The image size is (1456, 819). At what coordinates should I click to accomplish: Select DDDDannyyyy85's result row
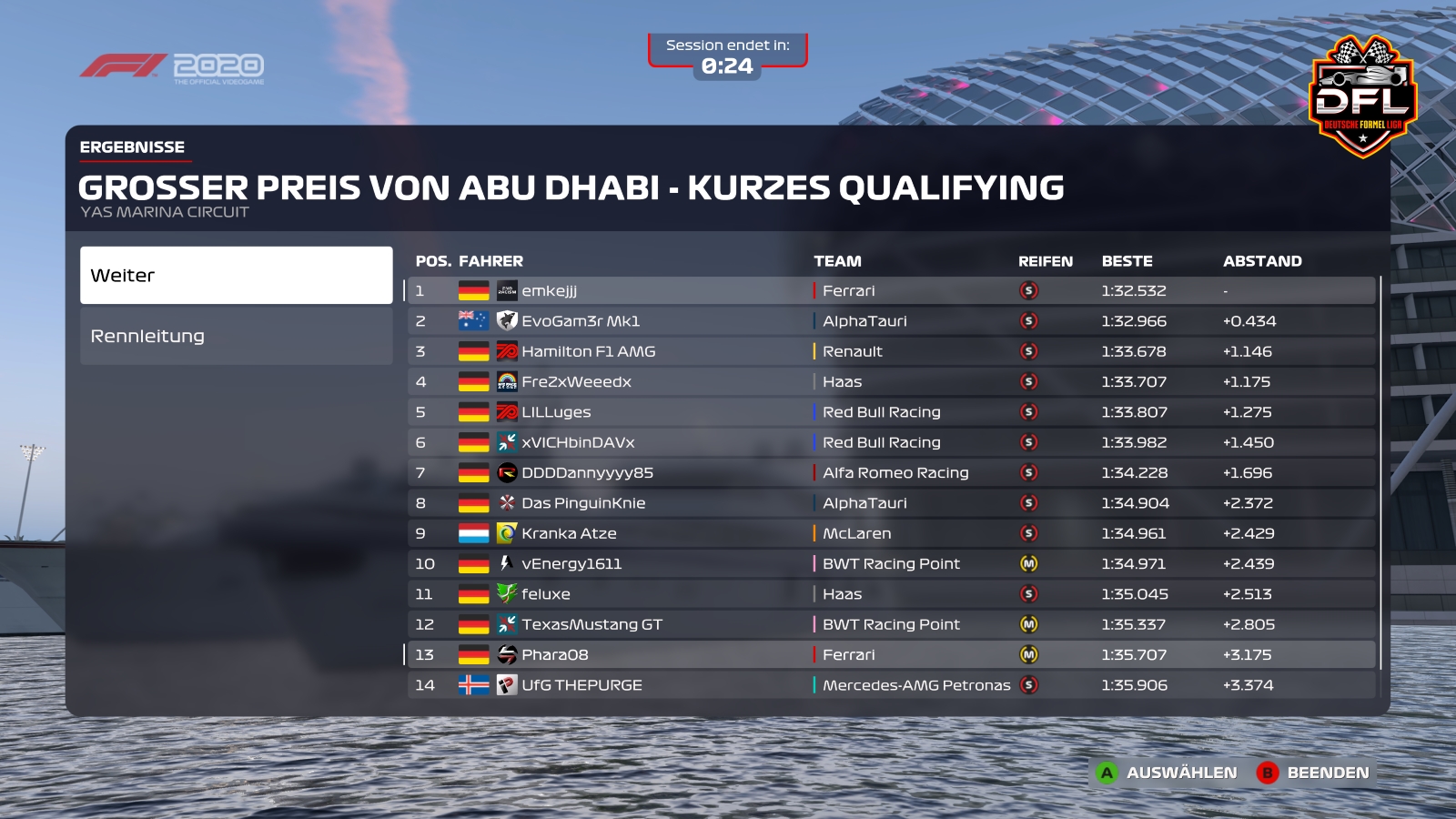[890, 472]
